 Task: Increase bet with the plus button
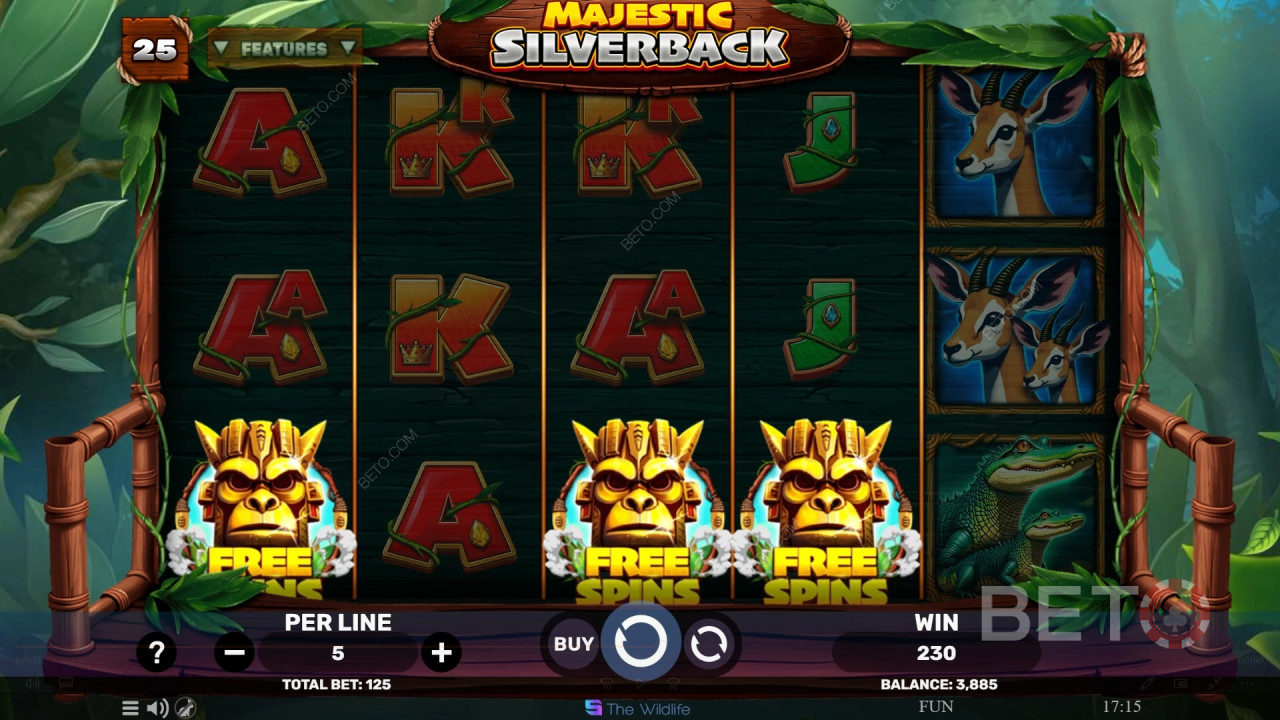[x=440, y=652]
